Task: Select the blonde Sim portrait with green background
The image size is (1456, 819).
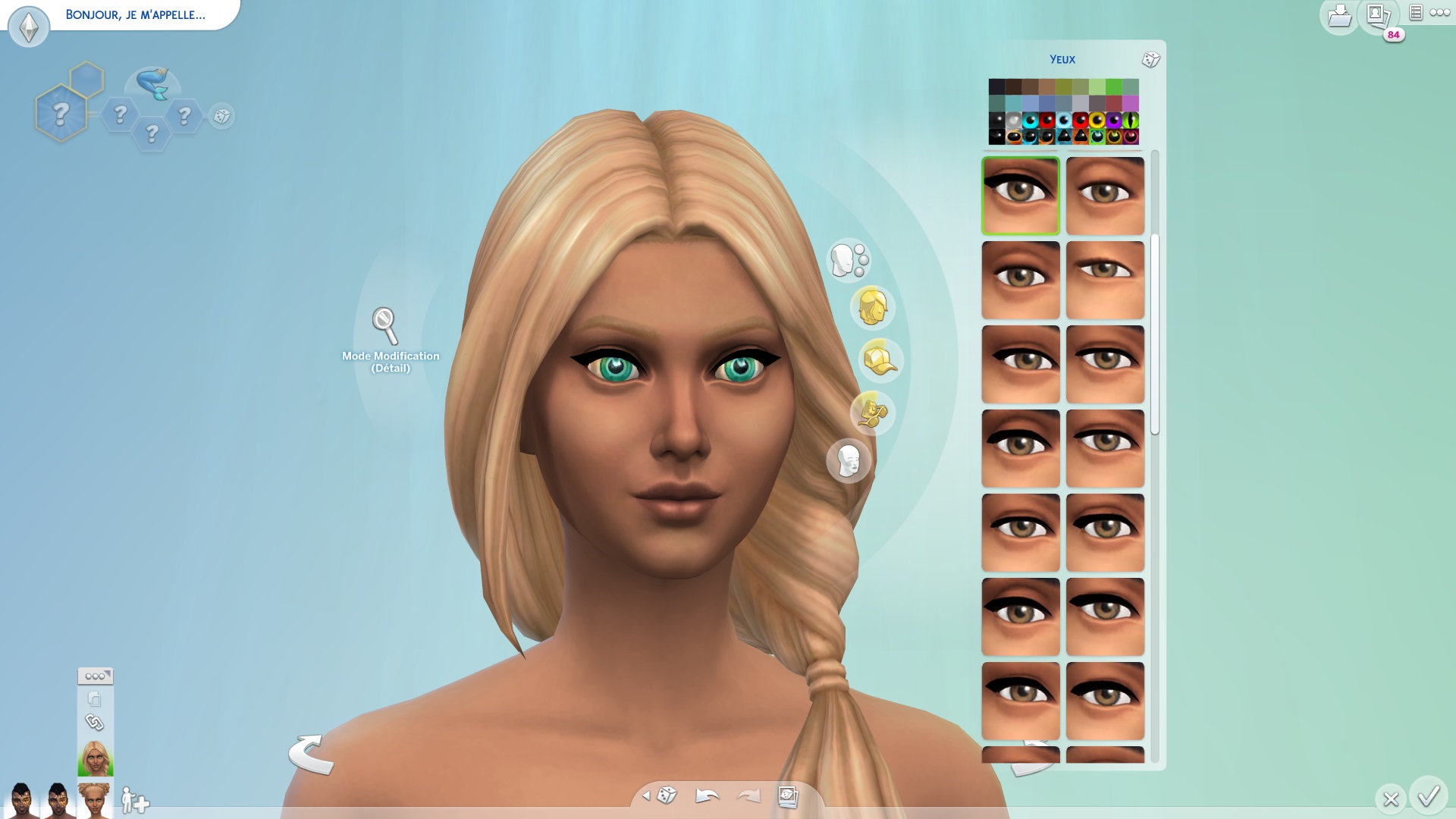Action: tap(96, 758)
